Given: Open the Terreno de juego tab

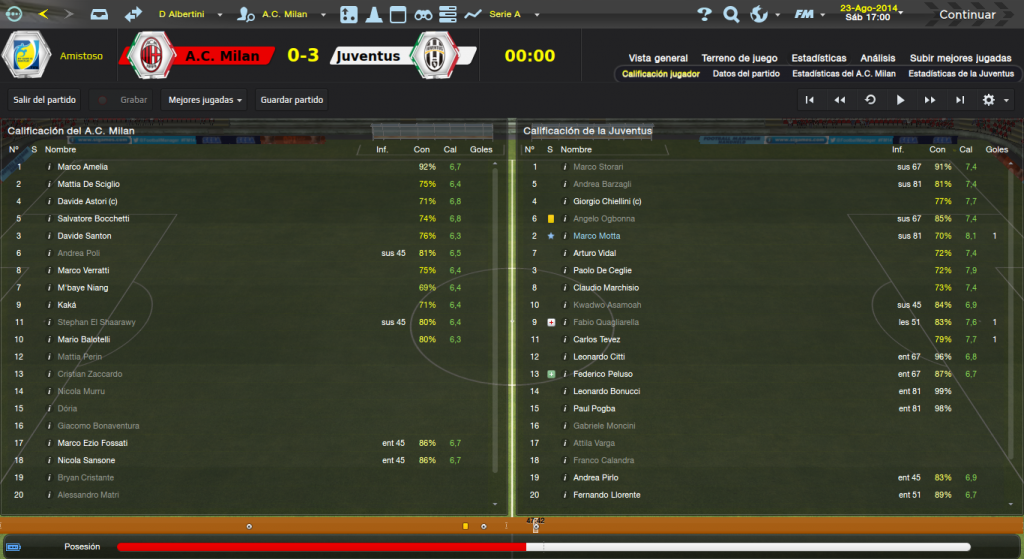Looking at the screenshot, I should [741, 58].
